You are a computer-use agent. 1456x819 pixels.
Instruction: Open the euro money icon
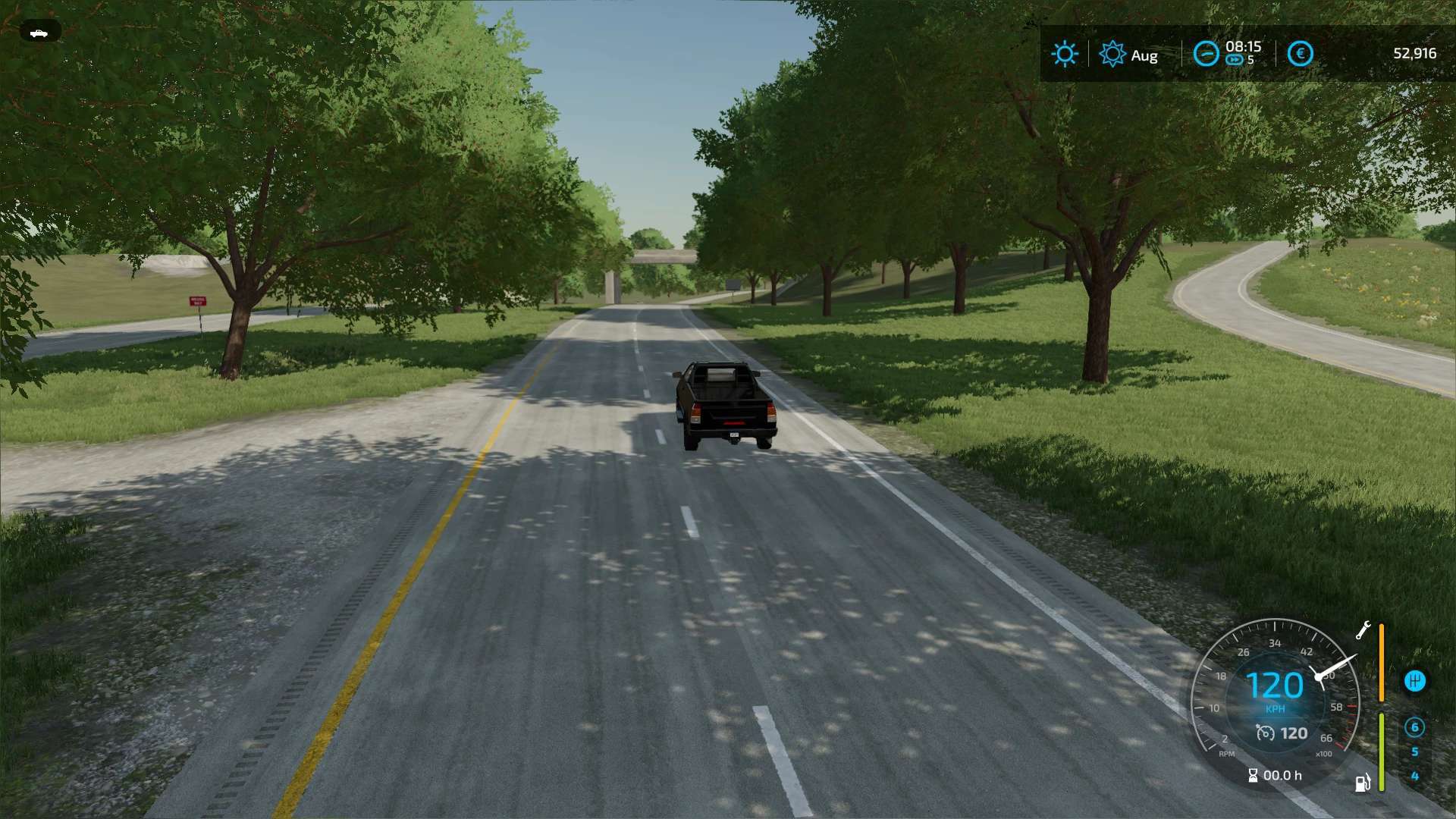[x=1300, y=54]
